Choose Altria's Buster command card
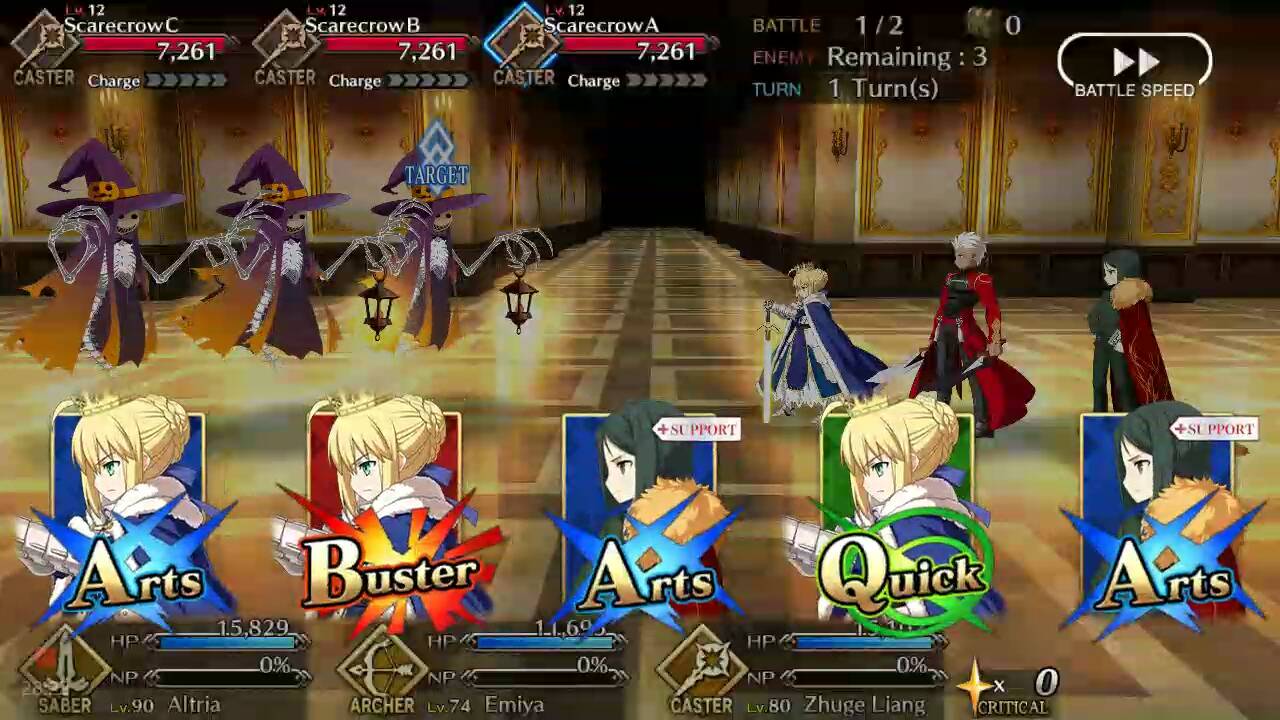This screenshot has height=720, width=1280. point(386,520)
